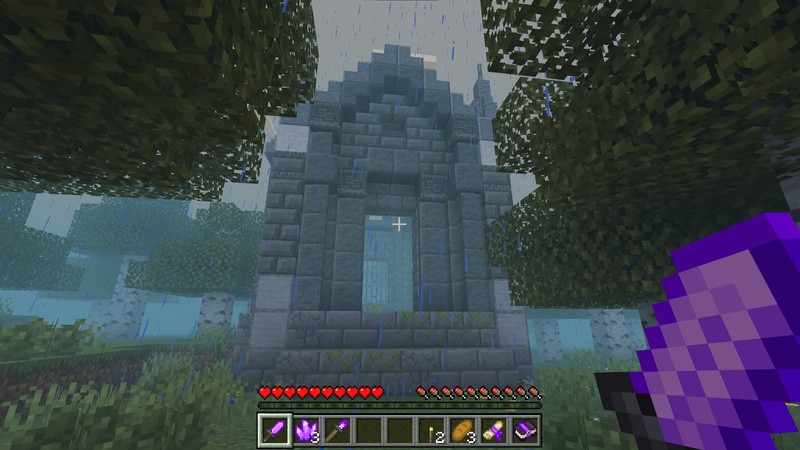Select the scroll with purple ribbon
This screenshot has width=800, height=450.
point(493,431)
